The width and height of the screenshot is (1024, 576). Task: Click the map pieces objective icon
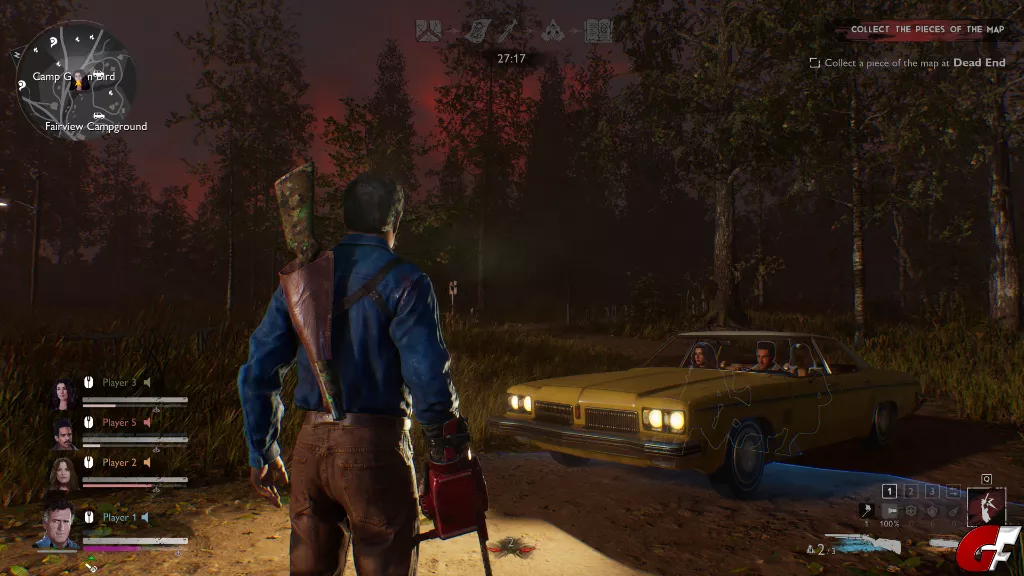tap(431, 31)
